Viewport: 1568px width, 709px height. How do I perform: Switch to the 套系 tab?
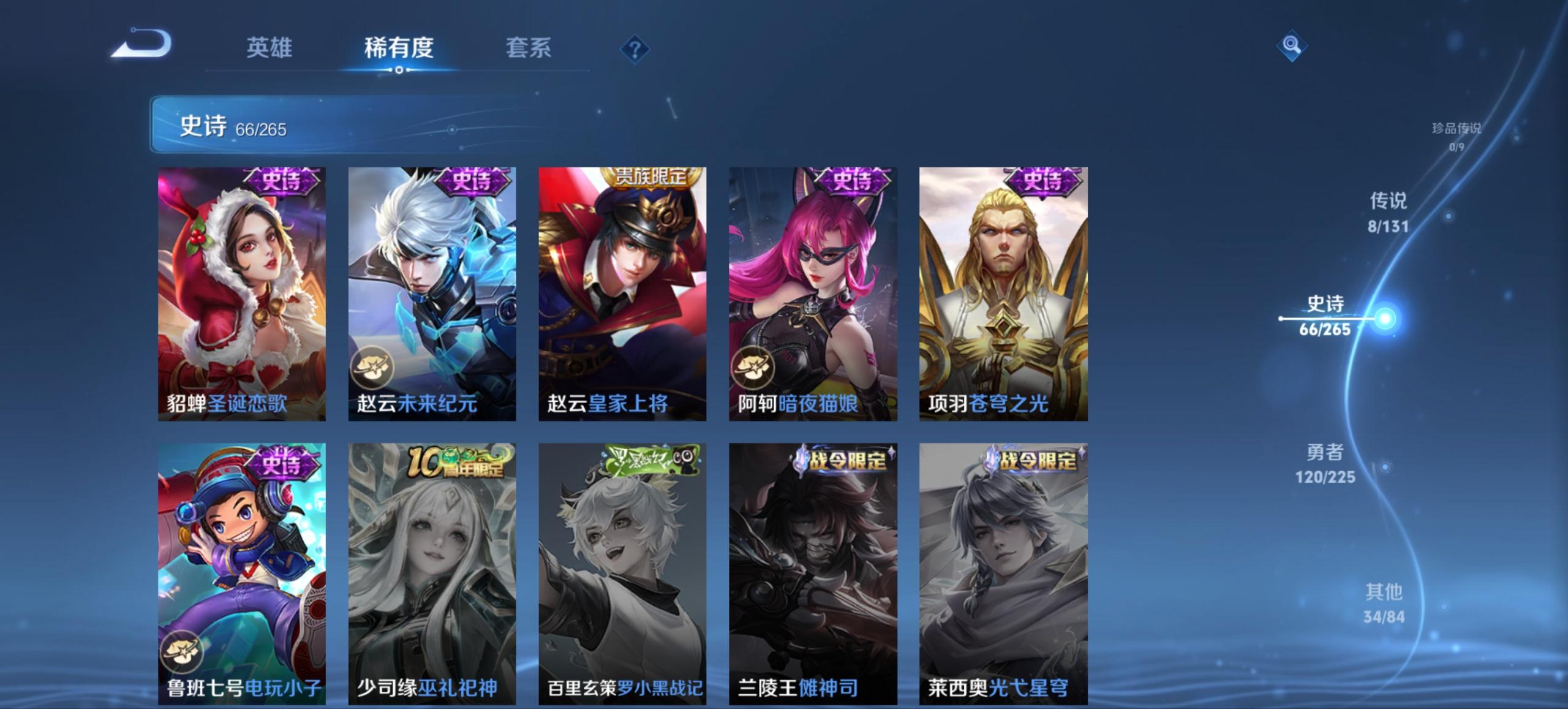(529, 48)
